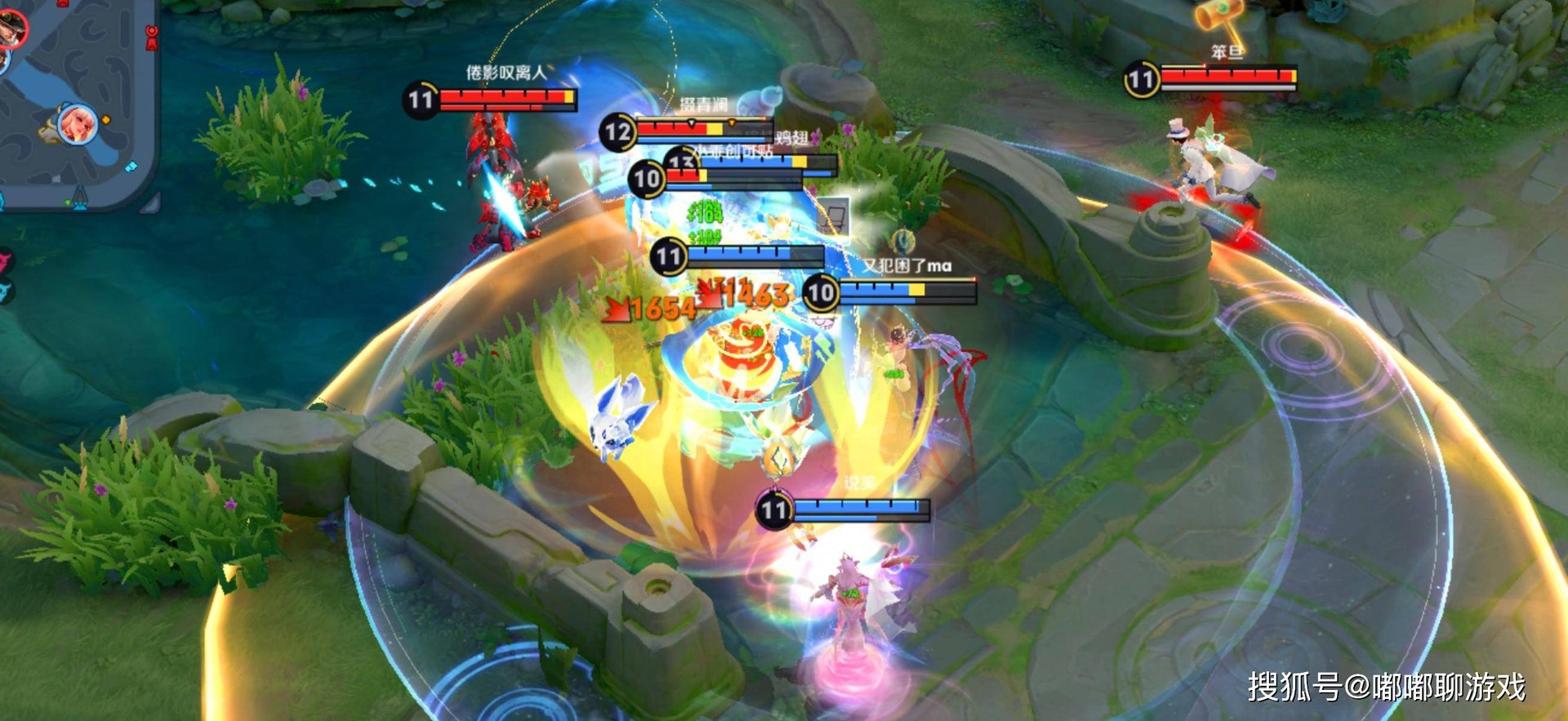The width and height of the screenshot is (1568, 721).
Task: Select the pink-haired hero avatar on the minimap
Action: 76,122
